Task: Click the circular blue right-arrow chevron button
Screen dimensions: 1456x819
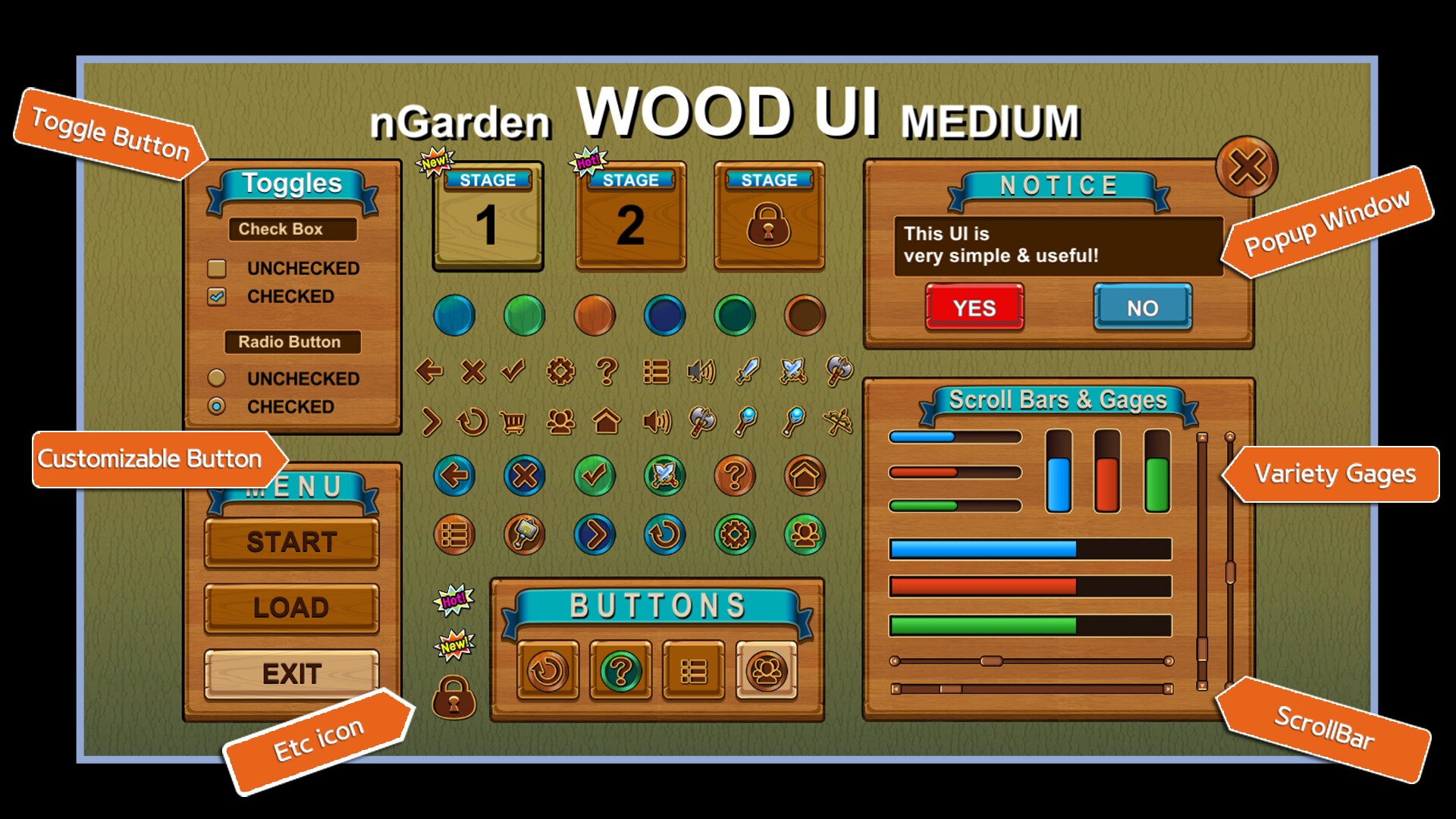Action: pyautogui.click(x=595, y=533)
